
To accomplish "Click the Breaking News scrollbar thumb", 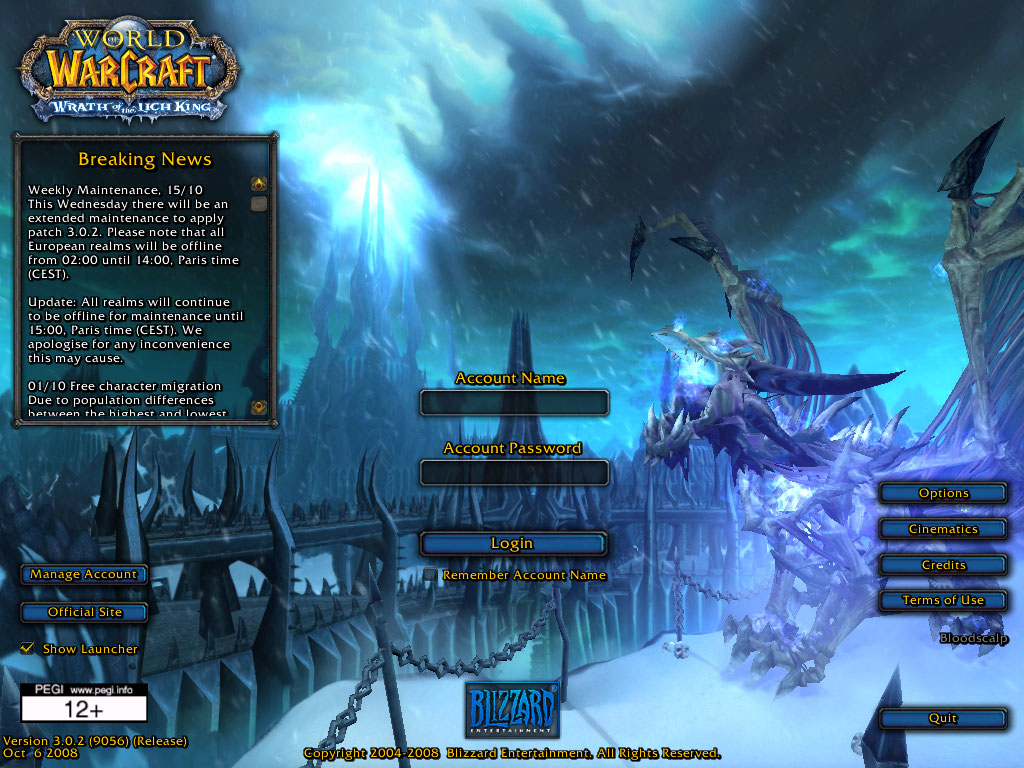I will coord(259,204).
